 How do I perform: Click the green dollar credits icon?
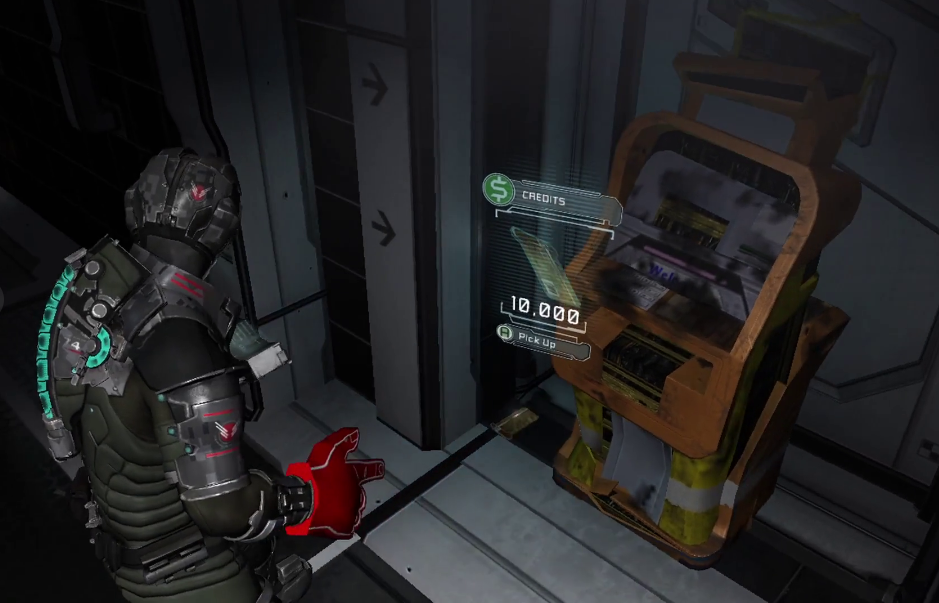pyautogui.click(x=497, y=189)
